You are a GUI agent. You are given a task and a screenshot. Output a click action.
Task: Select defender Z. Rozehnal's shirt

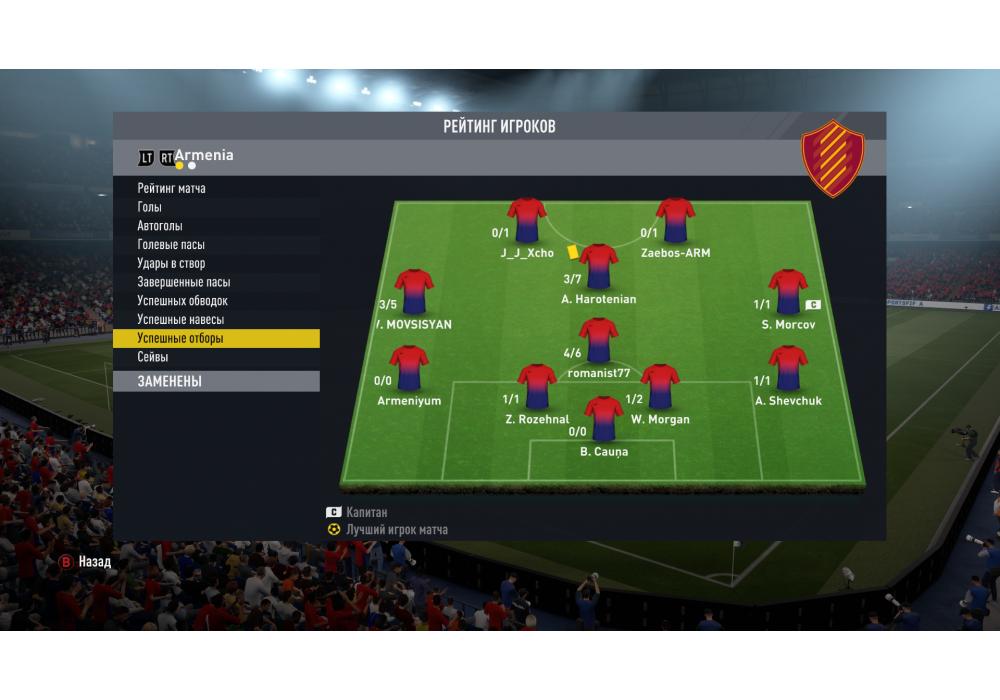click(537, 387)
